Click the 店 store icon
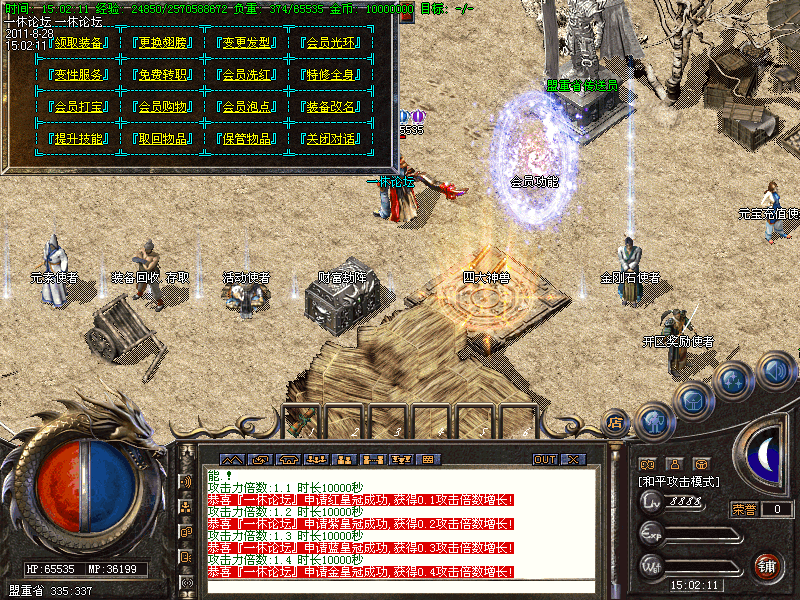The height and width of the screenshot is (600, 800). tap(615, 423)
